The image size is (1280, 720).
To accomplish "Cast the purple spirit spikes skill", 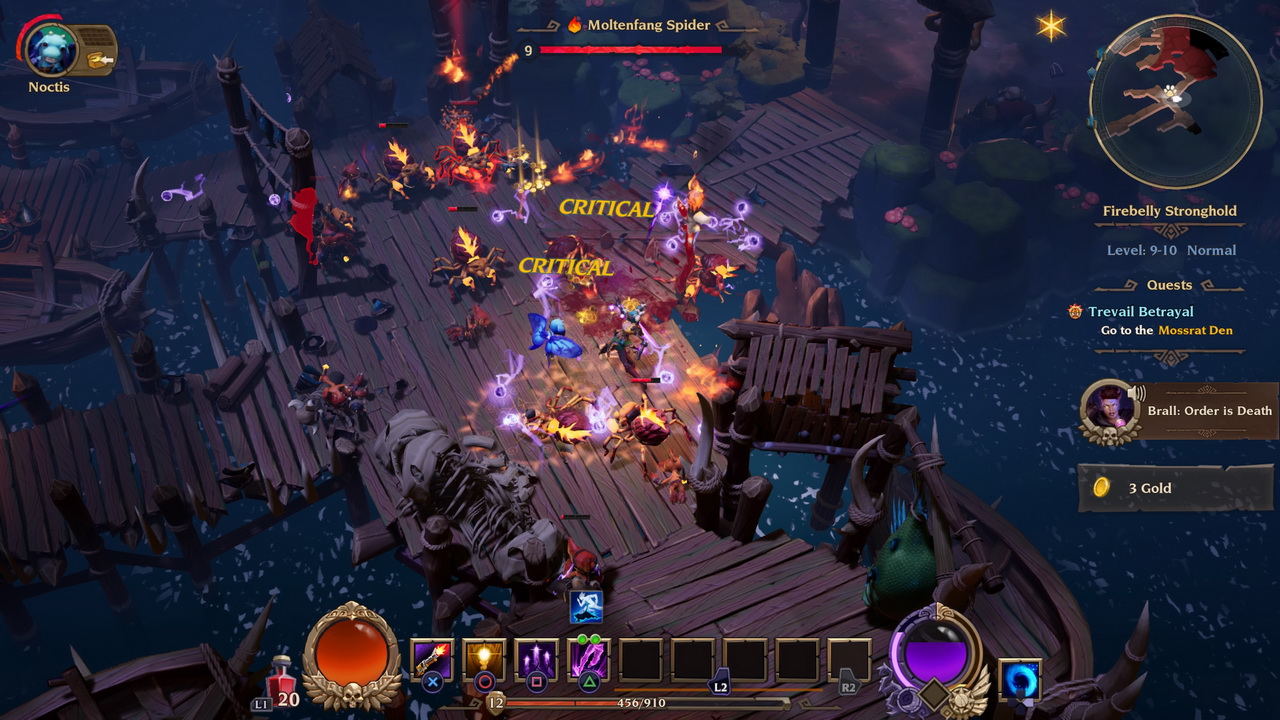I will 536,660.
